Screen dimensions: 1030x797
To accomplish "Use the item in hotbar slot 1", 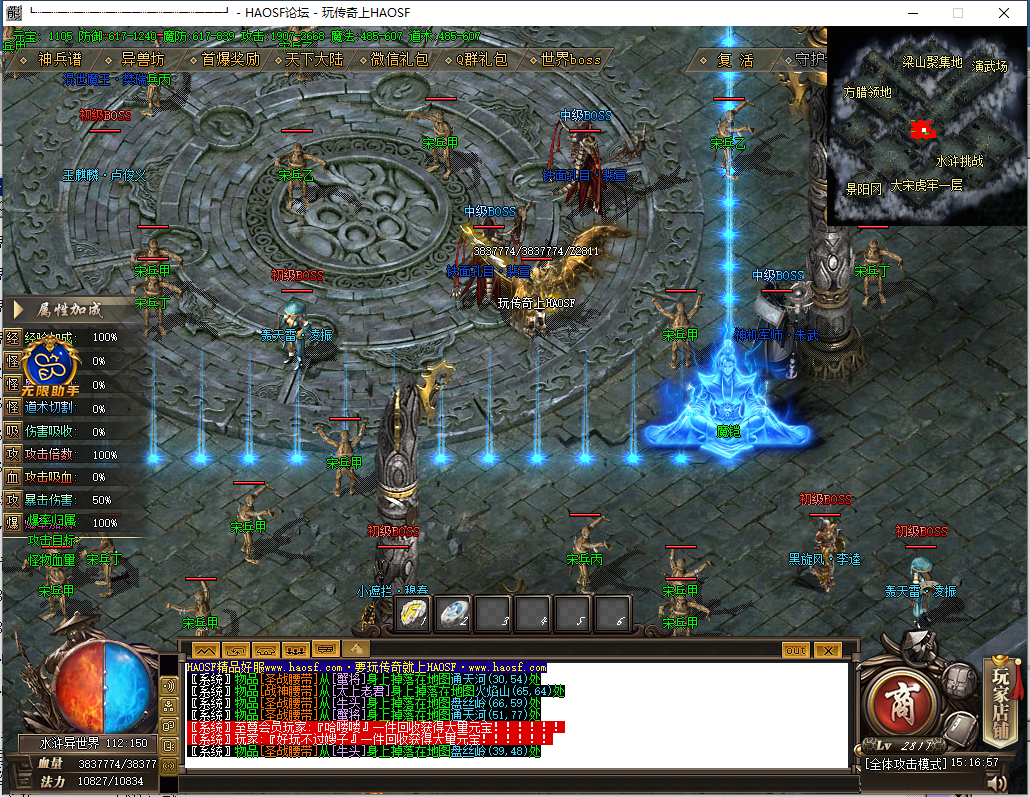I will tap(414, 613).
